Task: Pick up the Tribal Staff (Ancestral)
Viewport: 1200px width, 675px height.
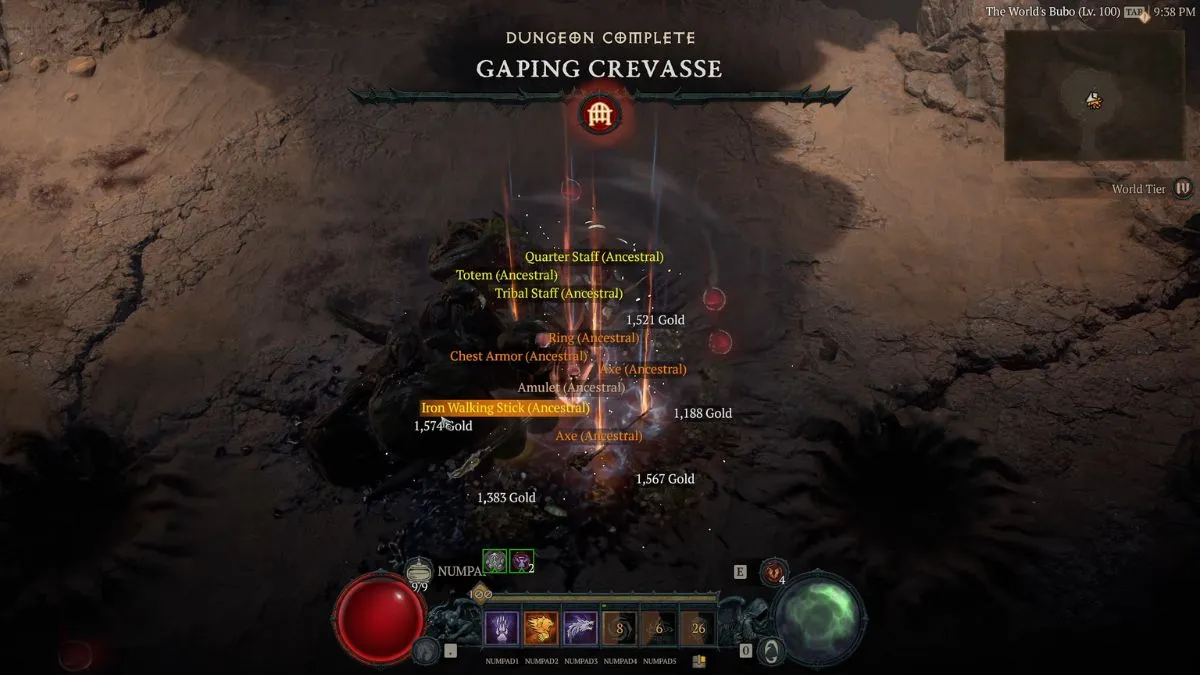Action: pos(558,294)
